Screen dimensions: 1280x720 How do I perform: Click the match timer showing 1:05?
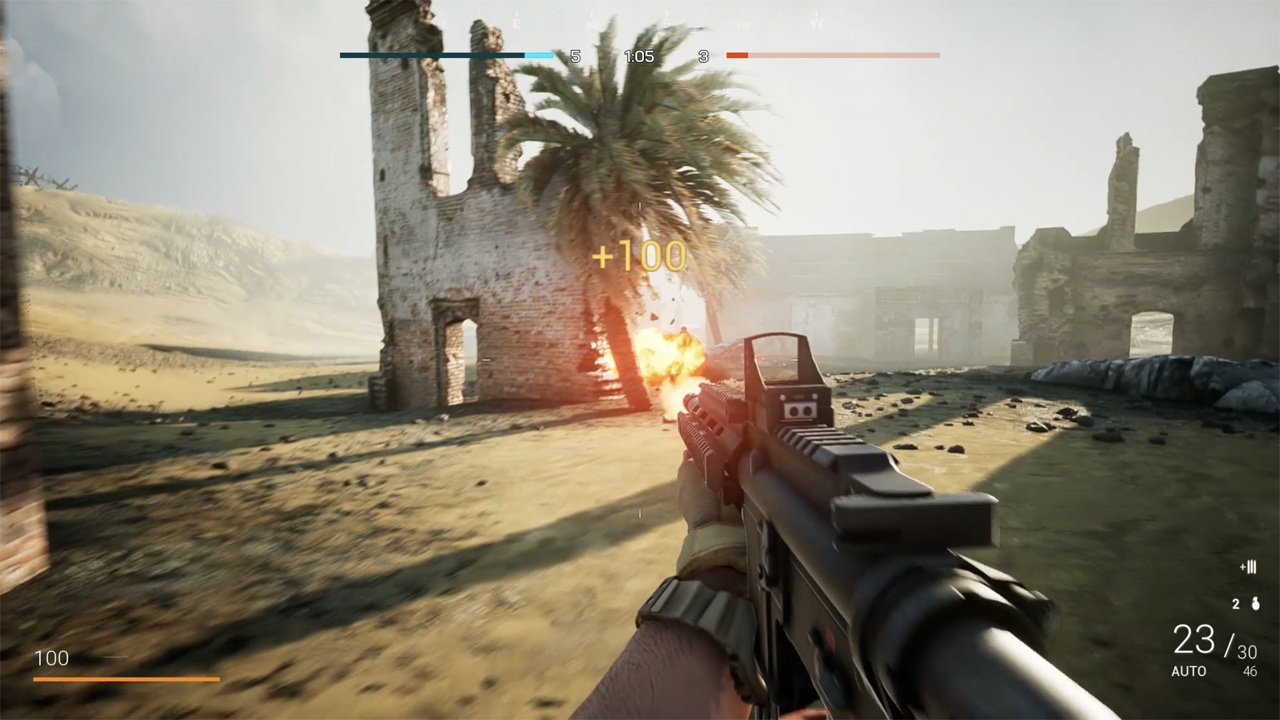[637, 57]
